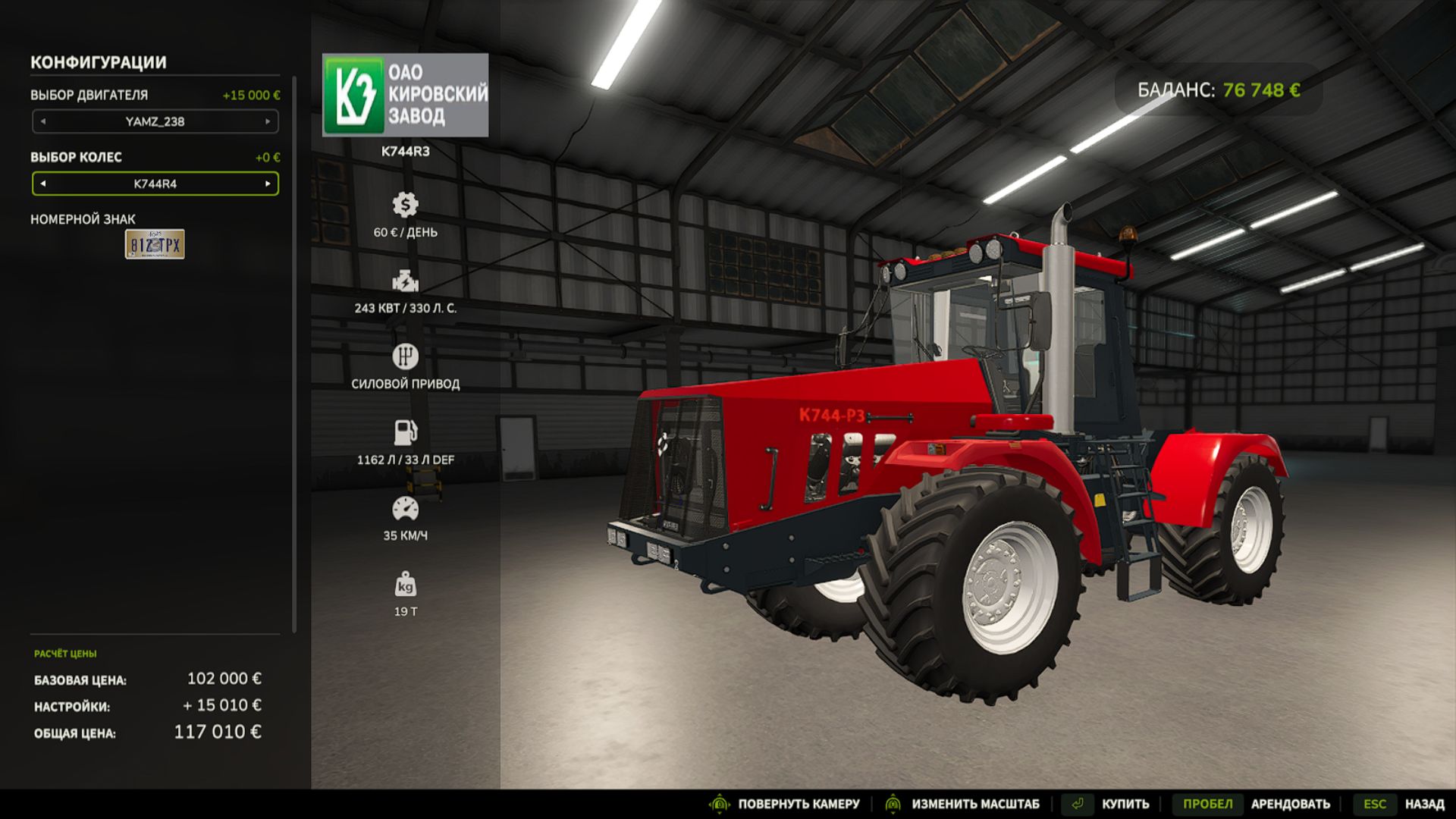The height and width of the screenshot is (819, 1456).
Task: Select the previous engine with the left arrow
Action: 43,121
